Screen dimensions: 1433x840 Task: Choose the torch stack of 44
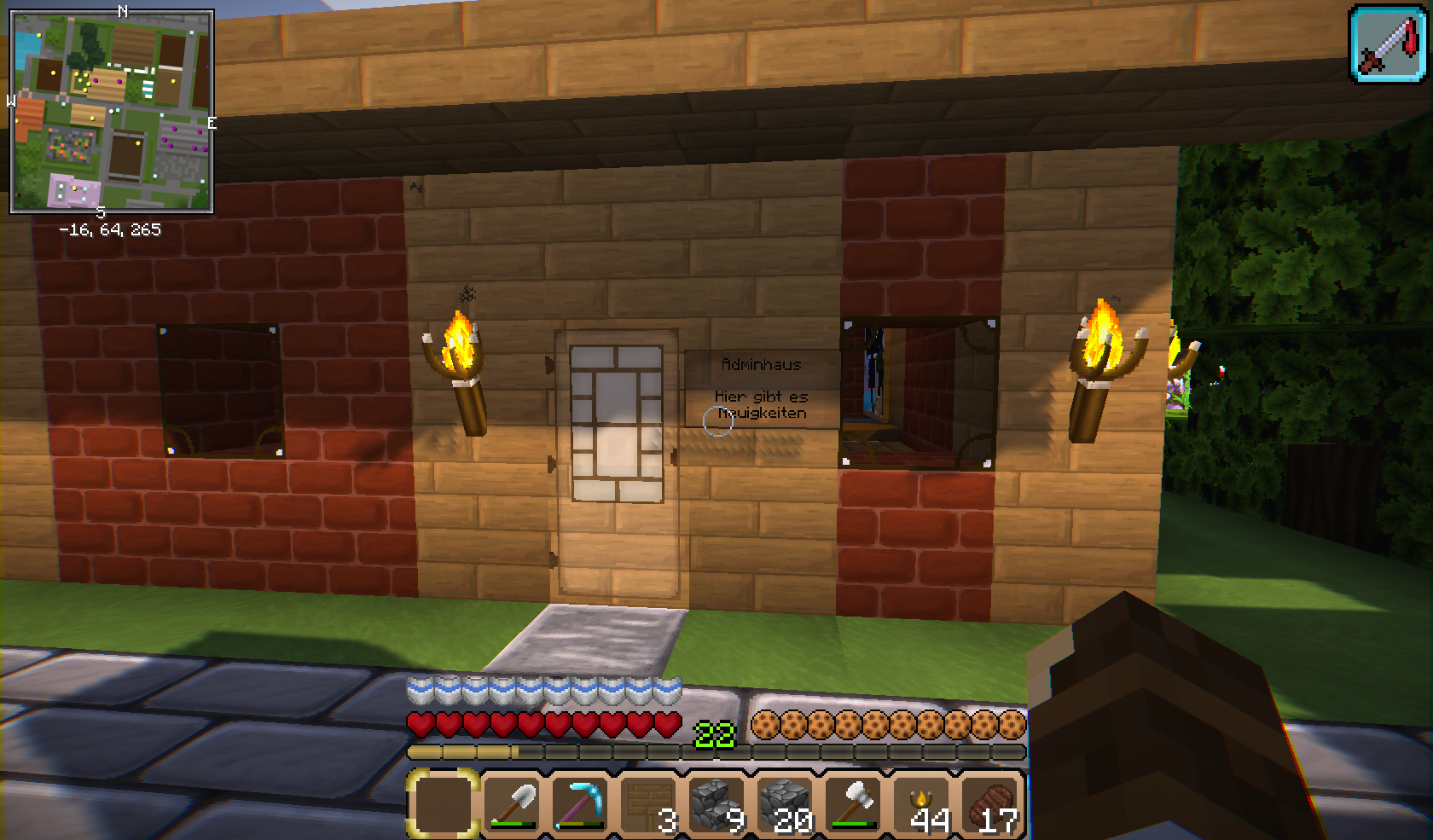click(923, 803)
